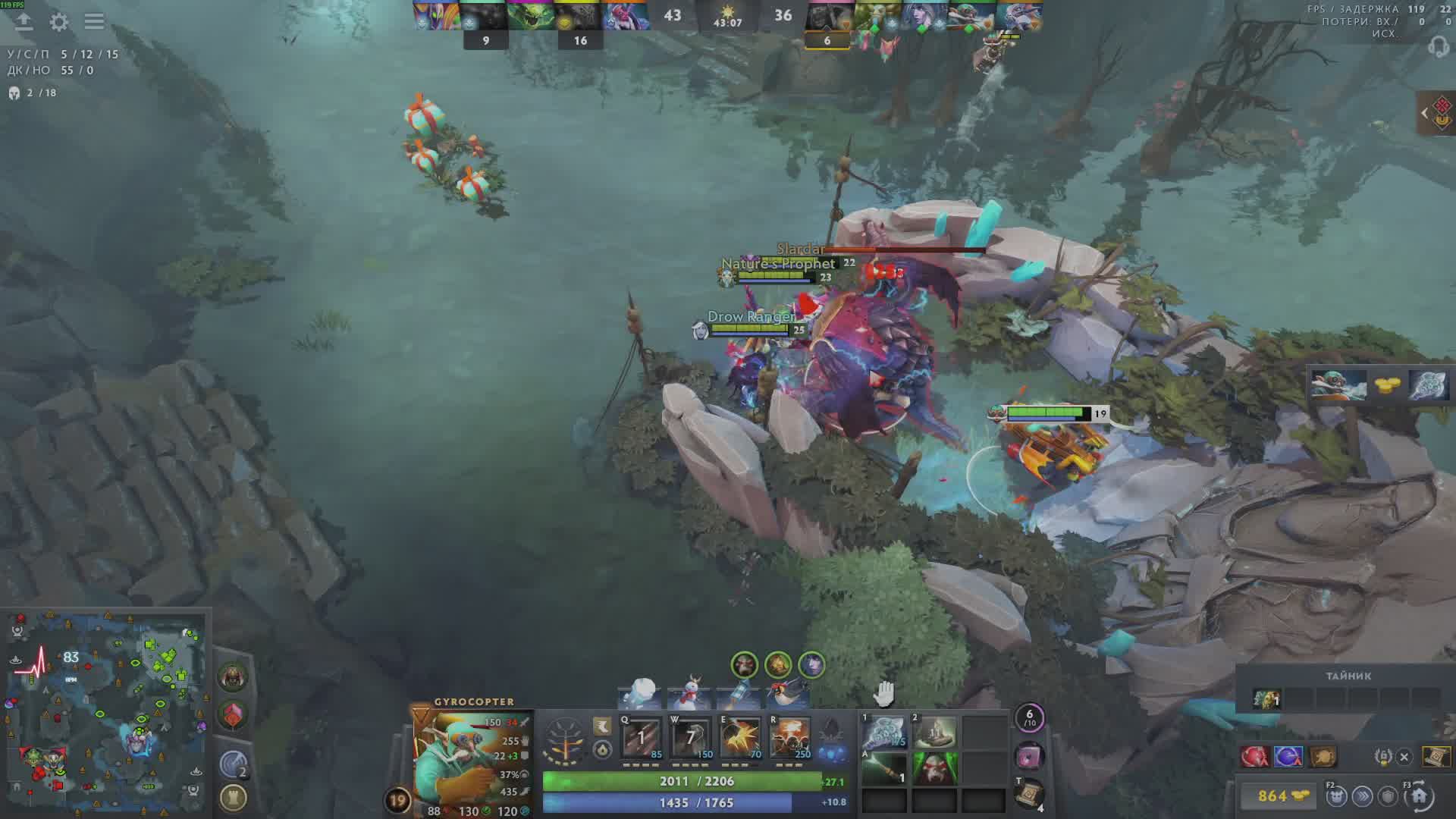Click the dashboard back arrow button
1456x819 pixels.
[24, 22]
